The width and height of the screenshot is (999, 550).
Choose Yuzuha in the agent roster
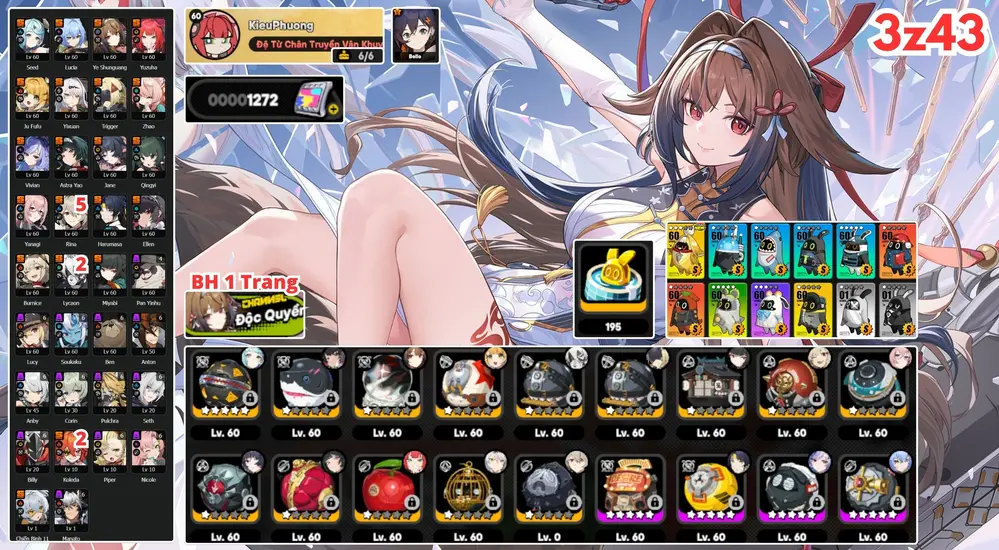click(x=148, y=37)
